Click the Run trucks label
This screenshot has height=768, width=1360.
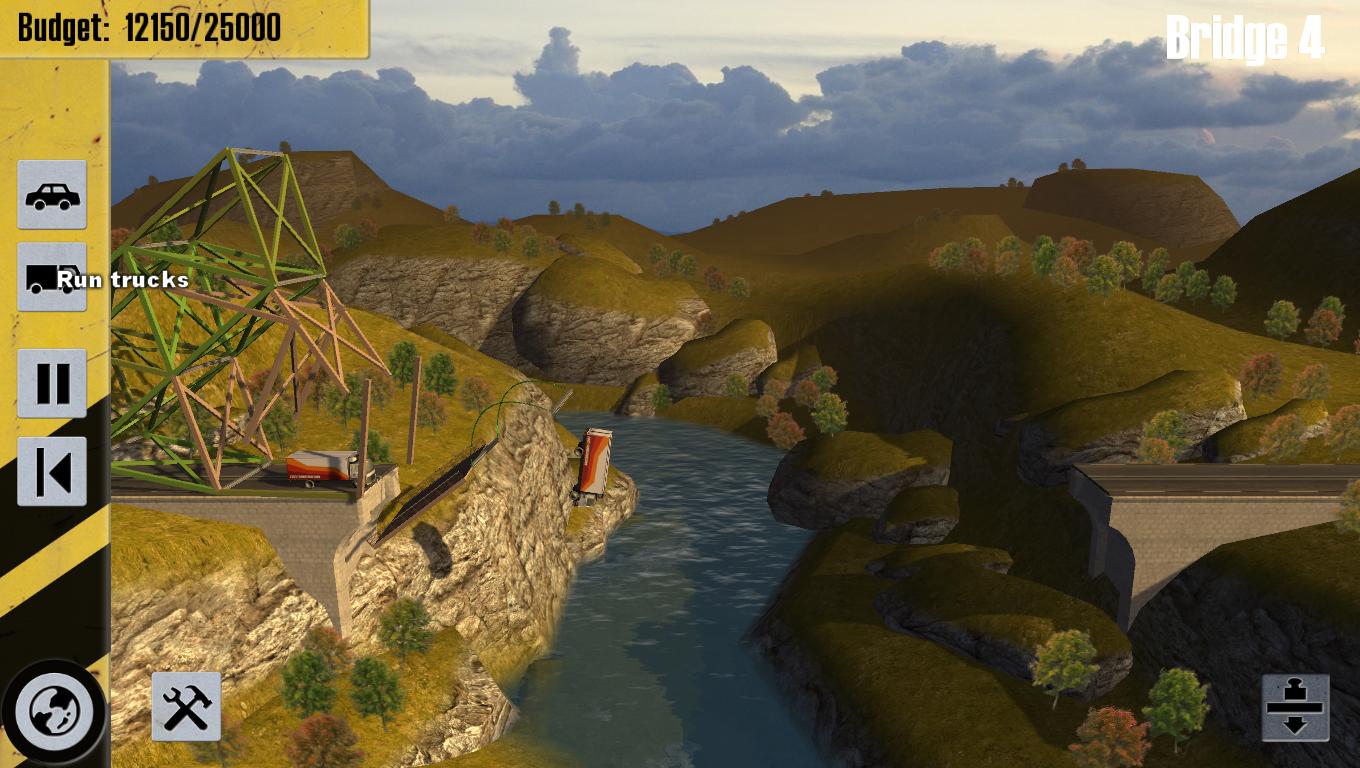pos(124,280)
